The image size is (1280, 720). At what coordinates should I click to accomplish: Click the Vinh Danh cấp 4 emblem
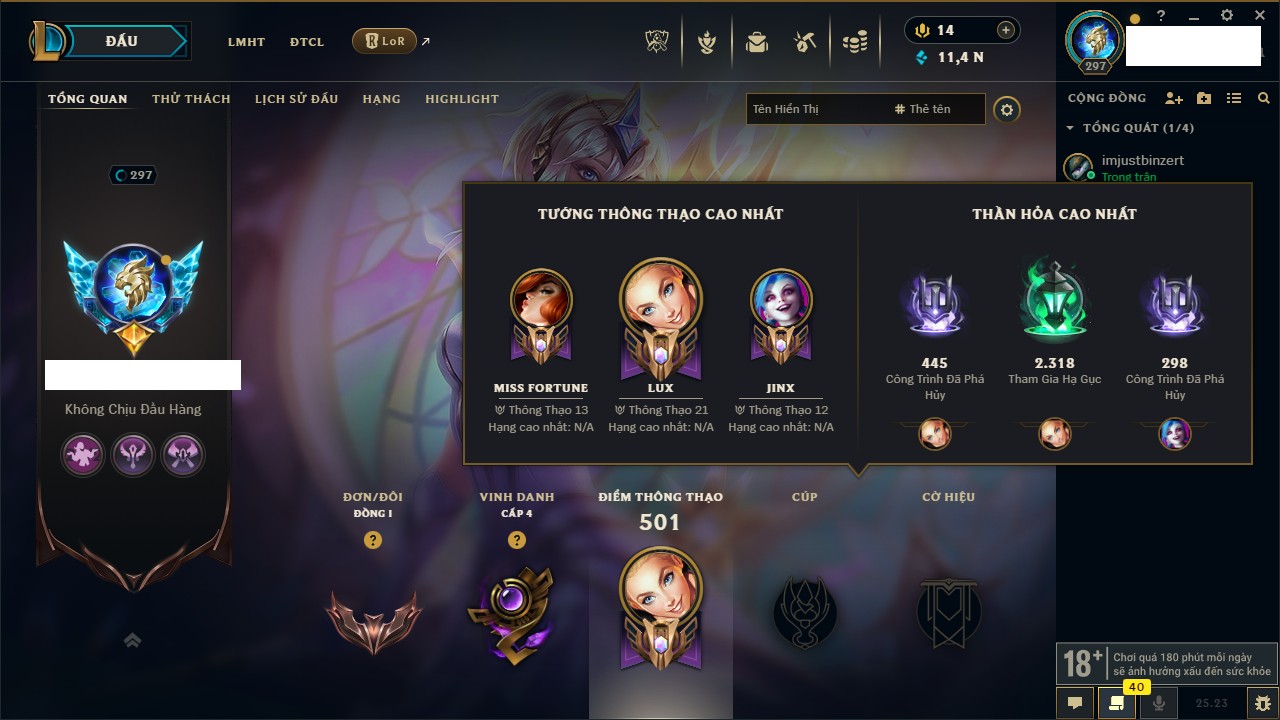pyautogui.click(x=516, y=613)
